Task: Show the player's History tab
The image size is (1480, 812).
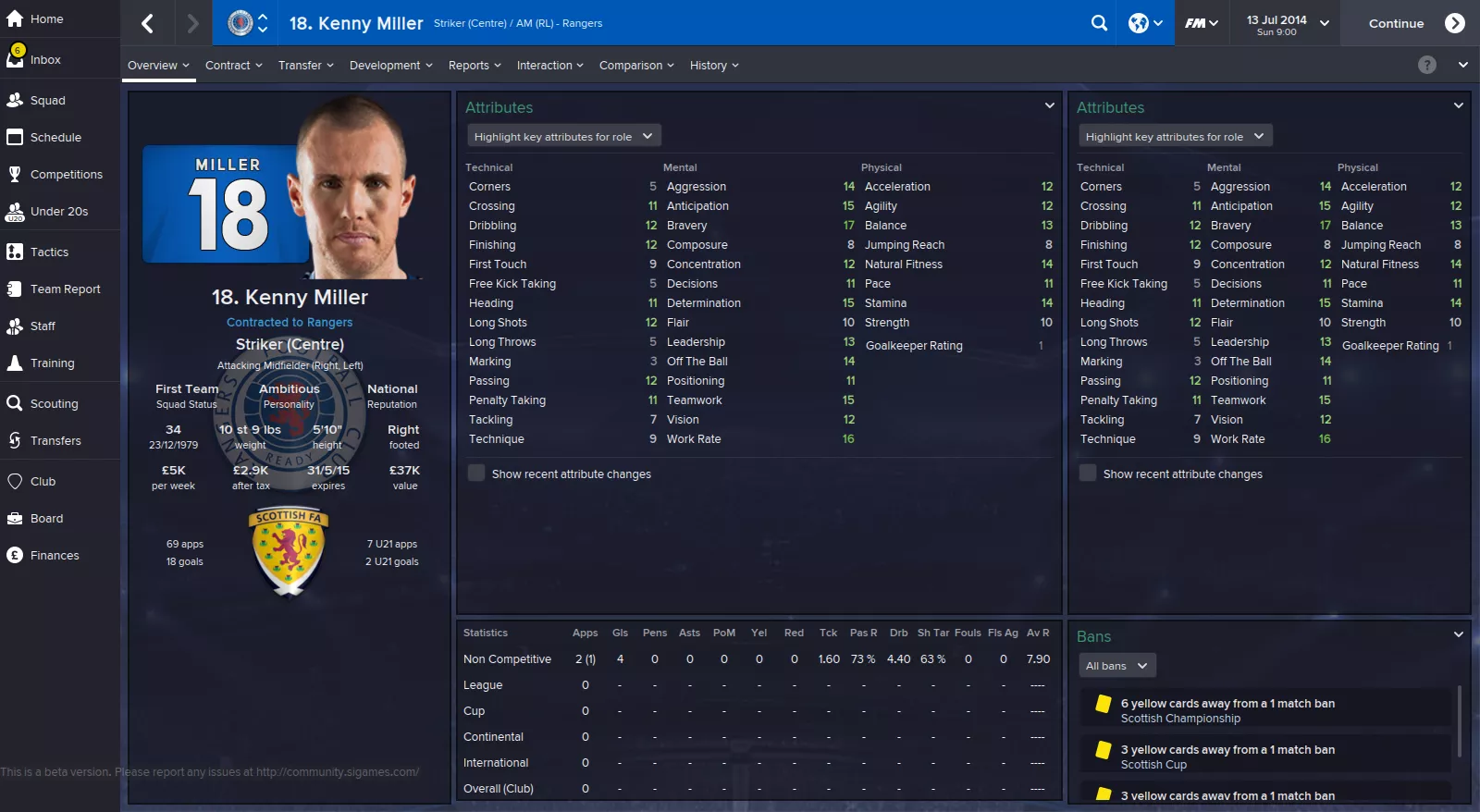Action: (713, 66)
